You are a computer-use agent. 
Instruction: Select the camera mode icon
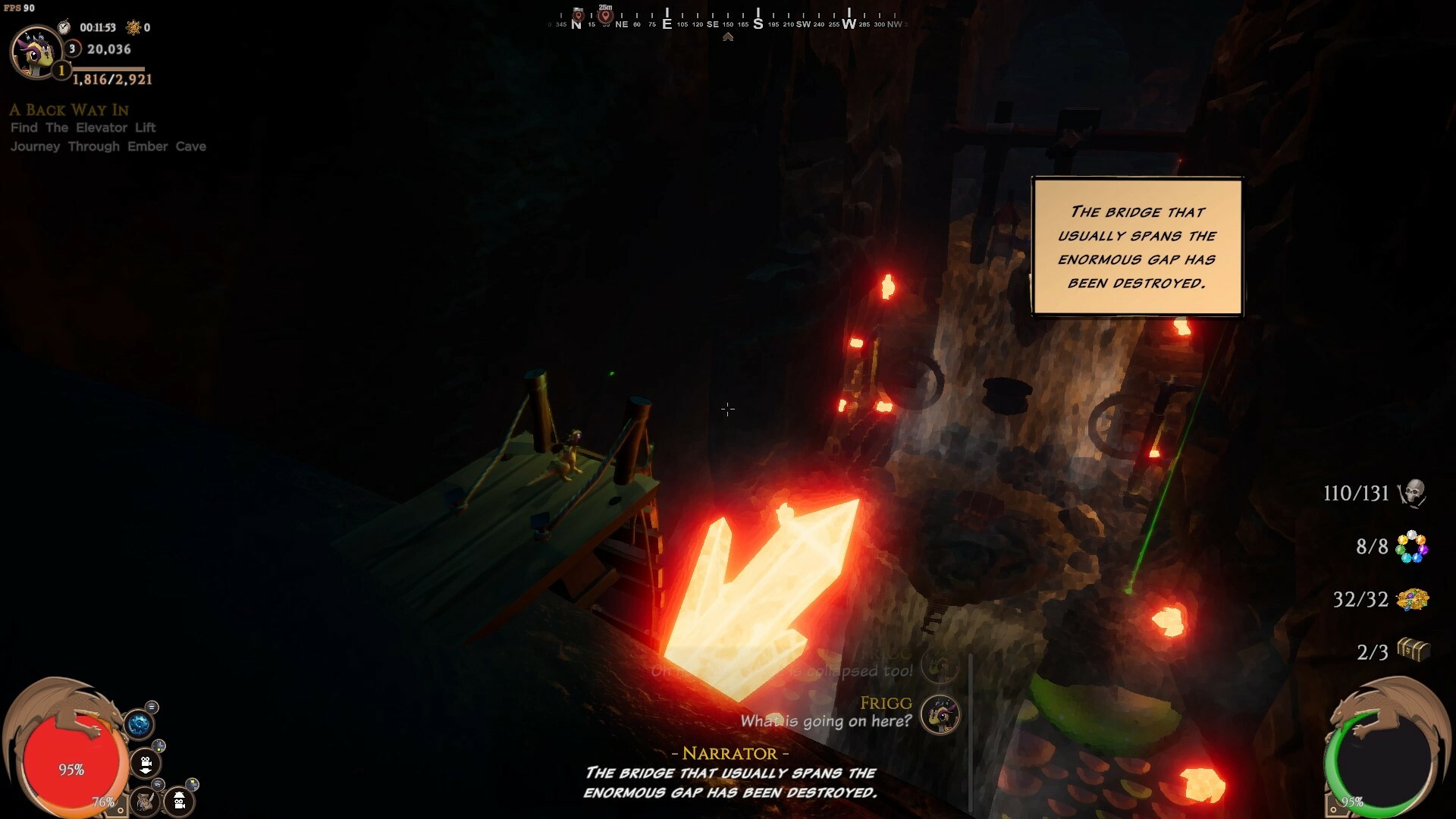146,763
